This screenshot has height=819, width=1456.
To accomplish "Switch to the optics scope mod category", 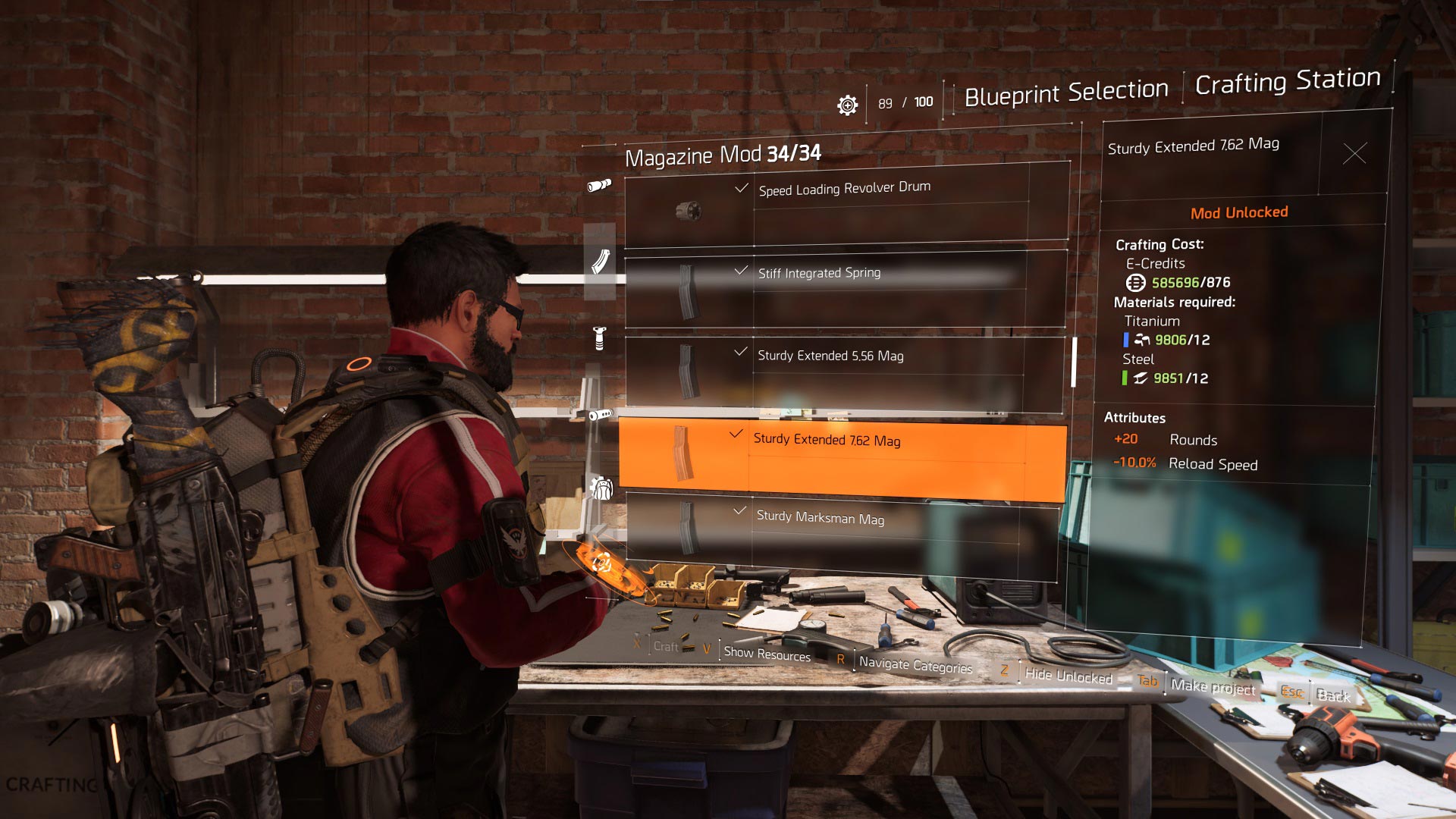I will (599, 185).
